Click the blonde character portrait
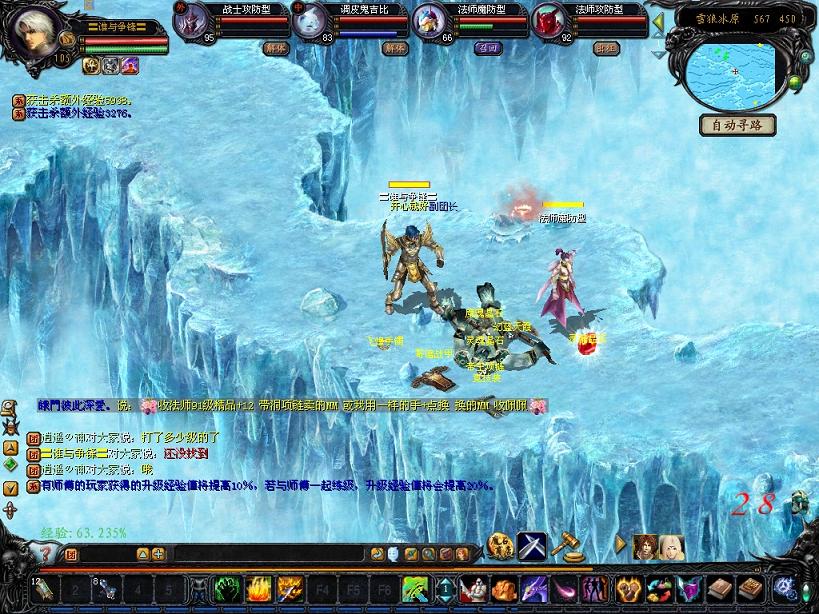819x614 pixels. click(669, 547)
